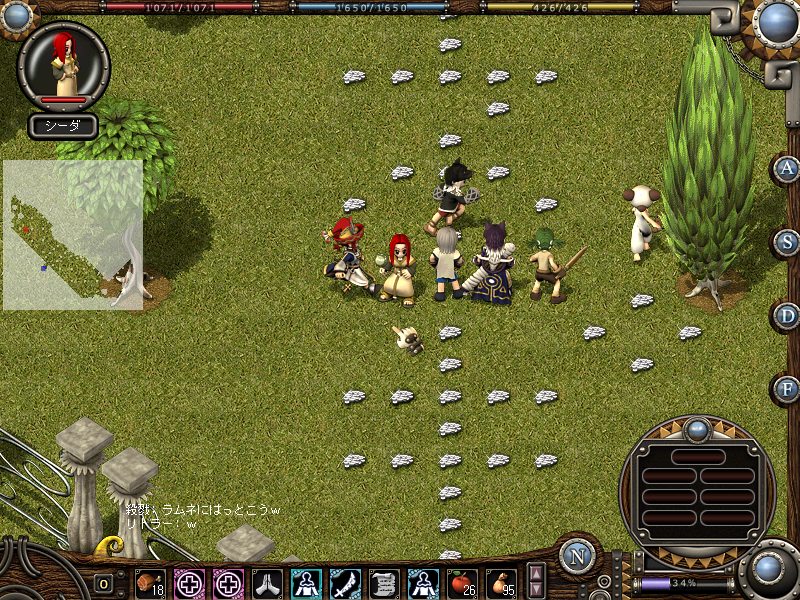This screenshot has width=800, height=600.
Task: Click the round S button
Action: point(788,241)
